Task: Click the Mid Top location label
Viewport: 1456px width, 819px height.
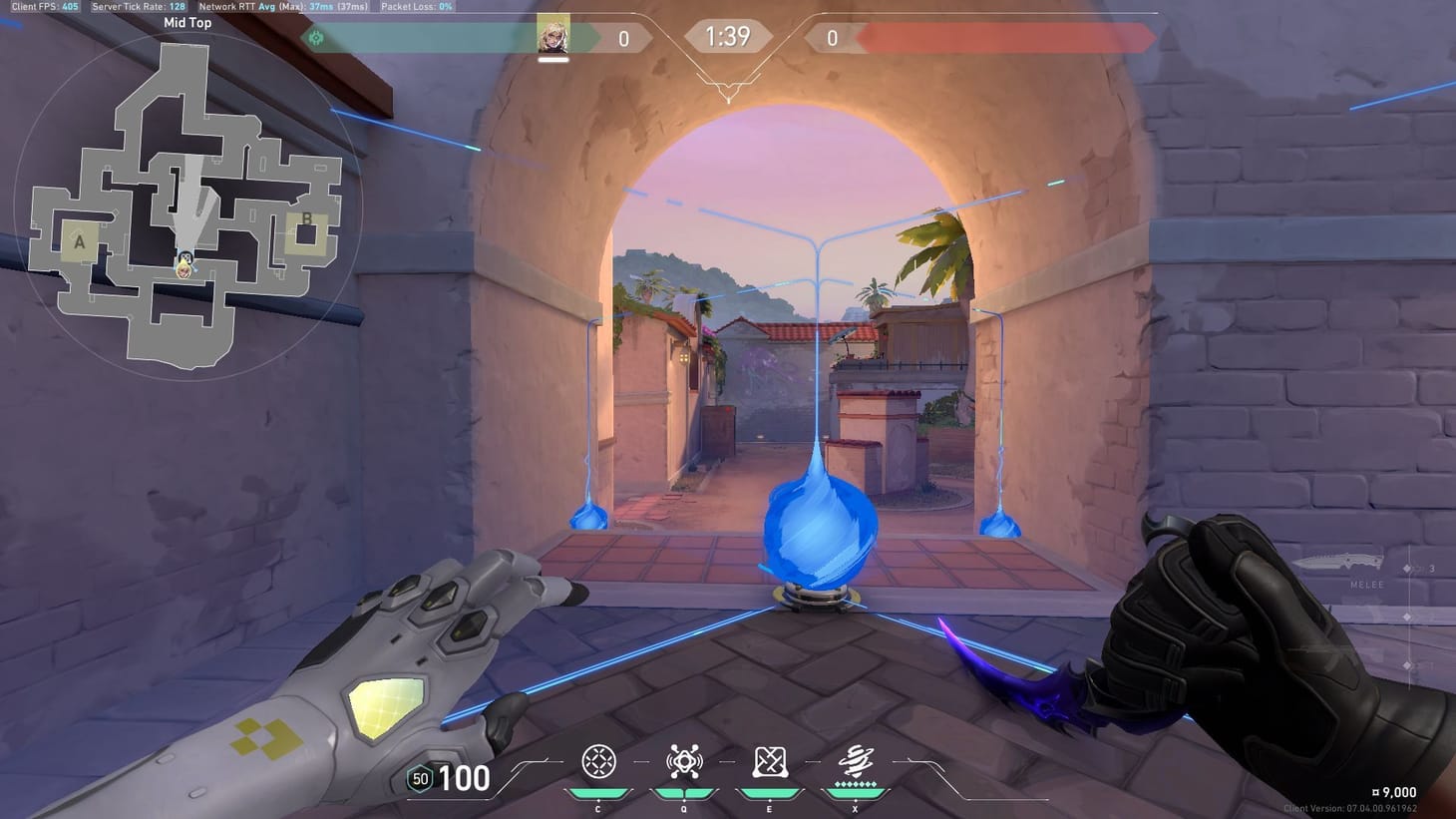Action: 185,22
